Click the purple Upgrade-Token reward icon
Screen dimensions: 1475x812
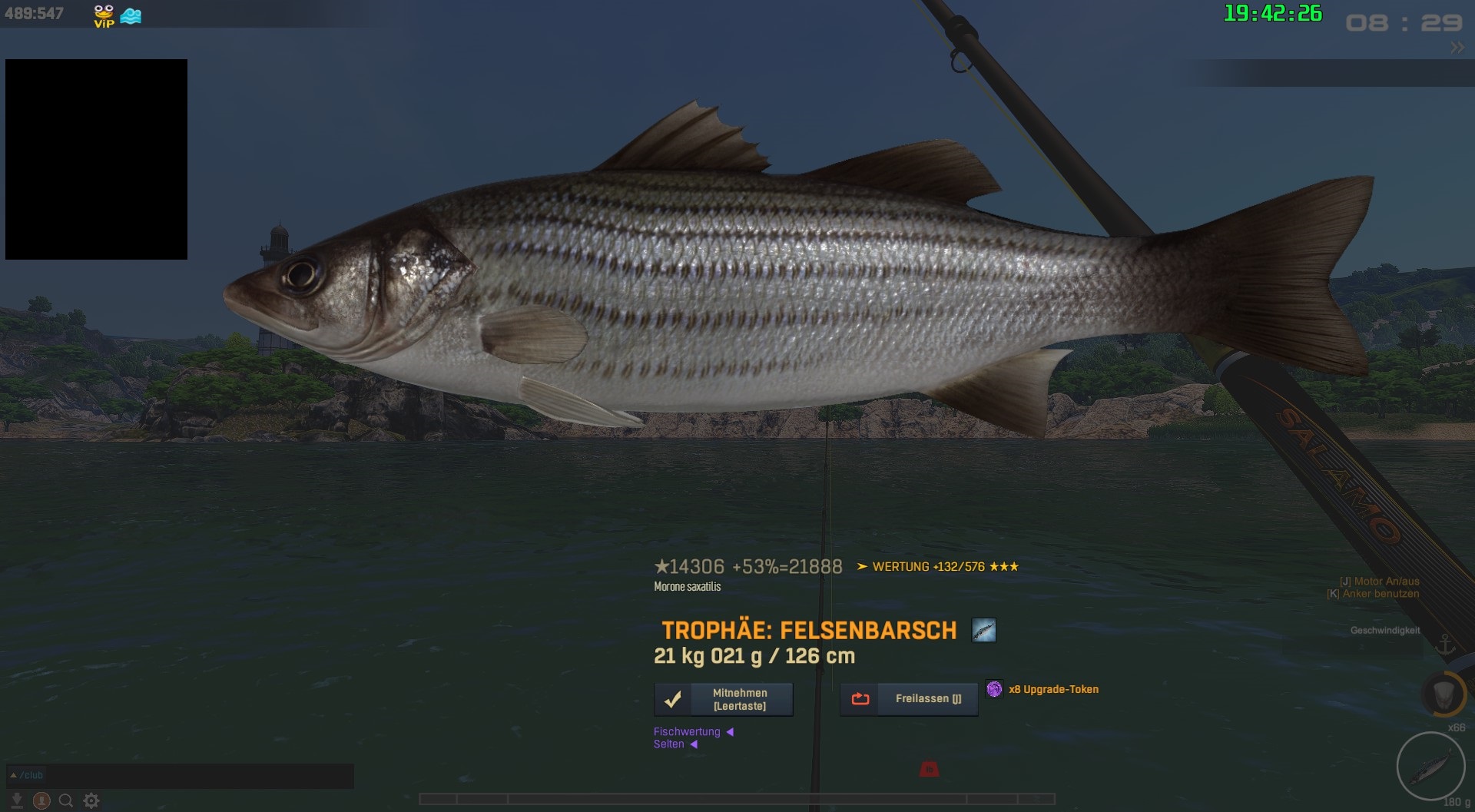click(x=994, y=689)
